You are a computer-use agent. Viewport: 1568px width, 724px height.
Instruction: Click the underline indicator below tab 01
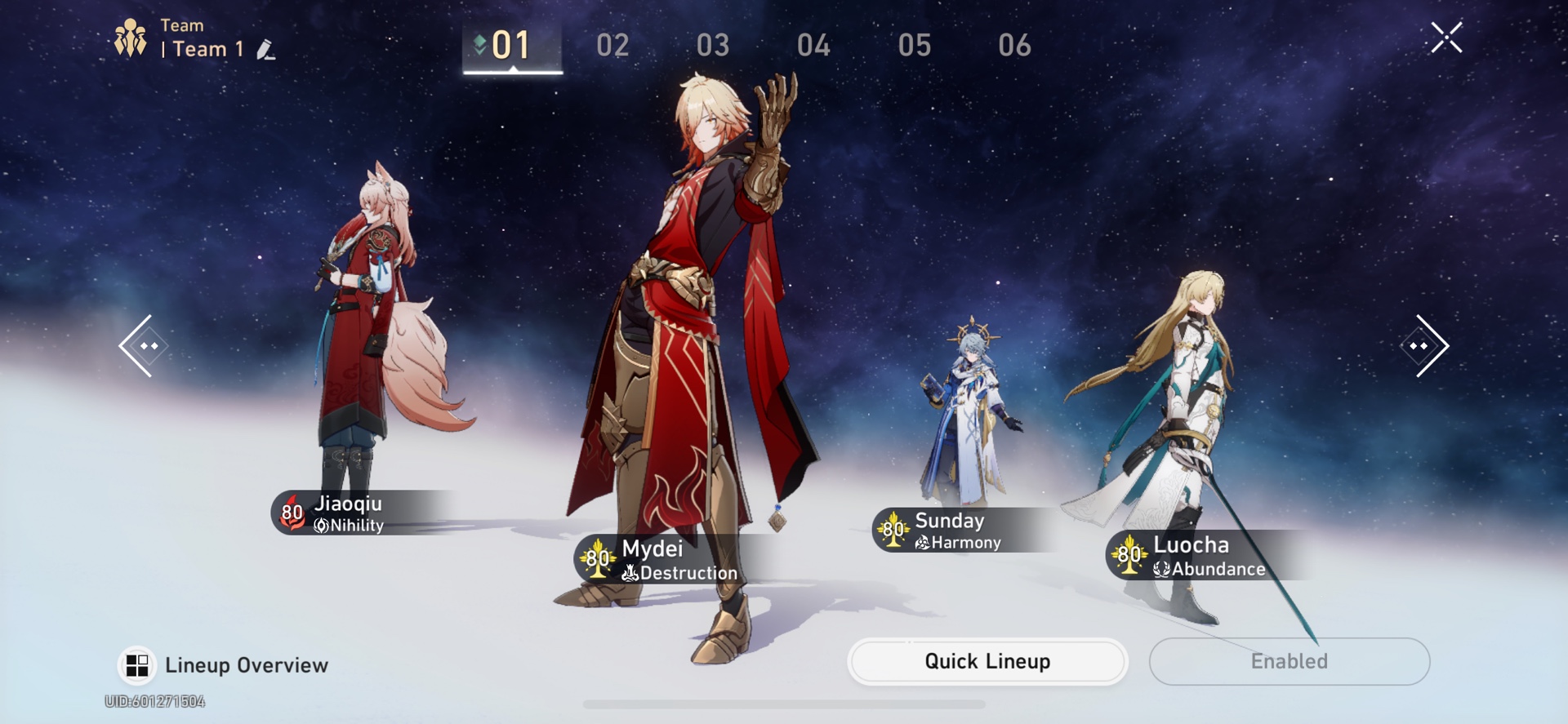pos(513,73)
